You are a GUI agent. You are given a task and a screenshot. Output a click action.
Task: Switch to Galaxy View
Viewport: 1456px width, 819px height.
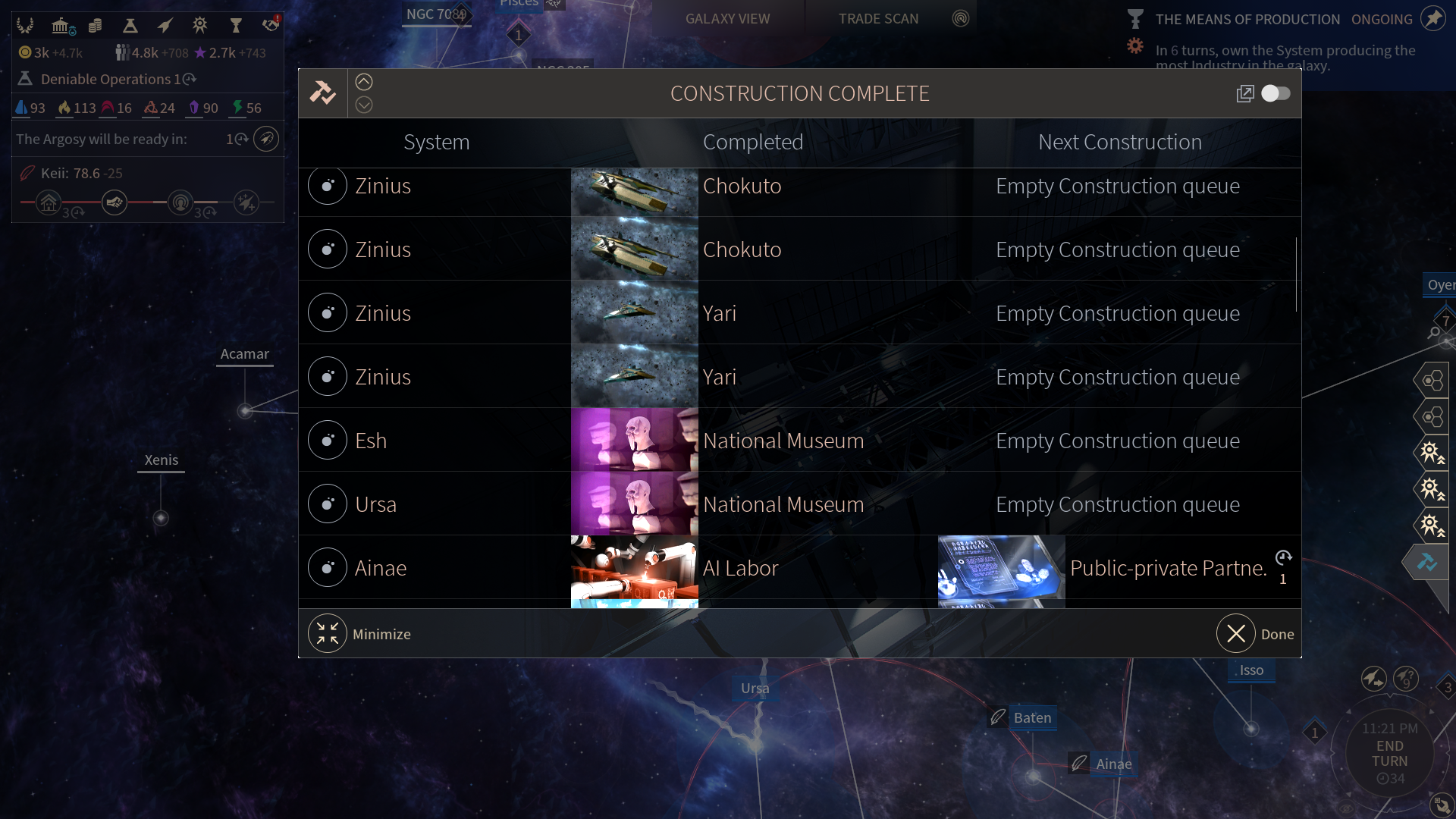tap(727, 19)
